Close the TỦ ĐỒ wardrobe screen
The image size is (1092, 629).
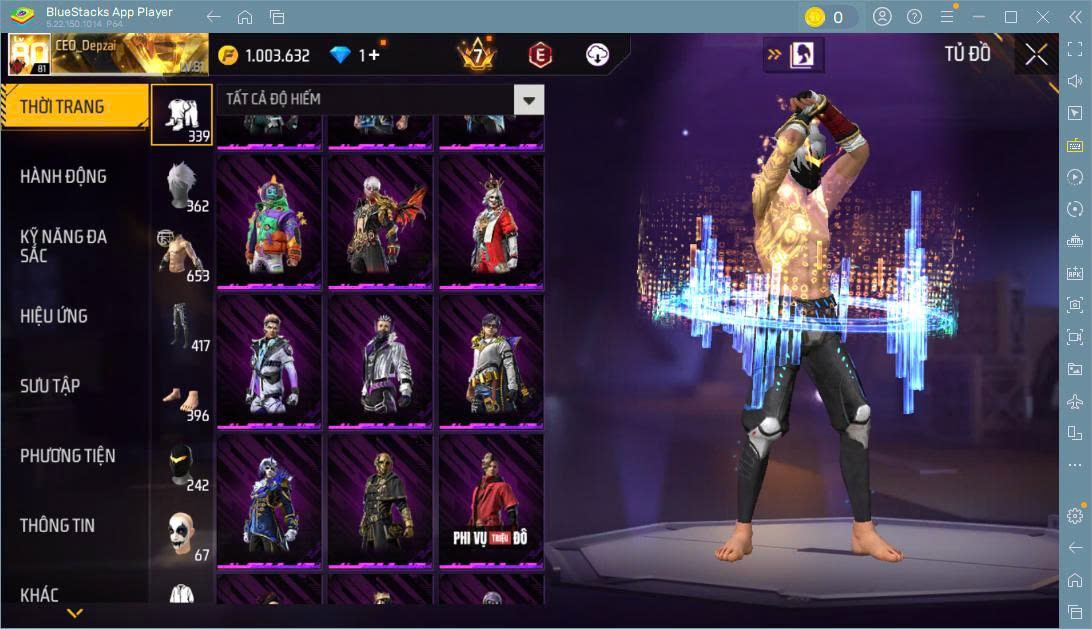click(1037, 54)
